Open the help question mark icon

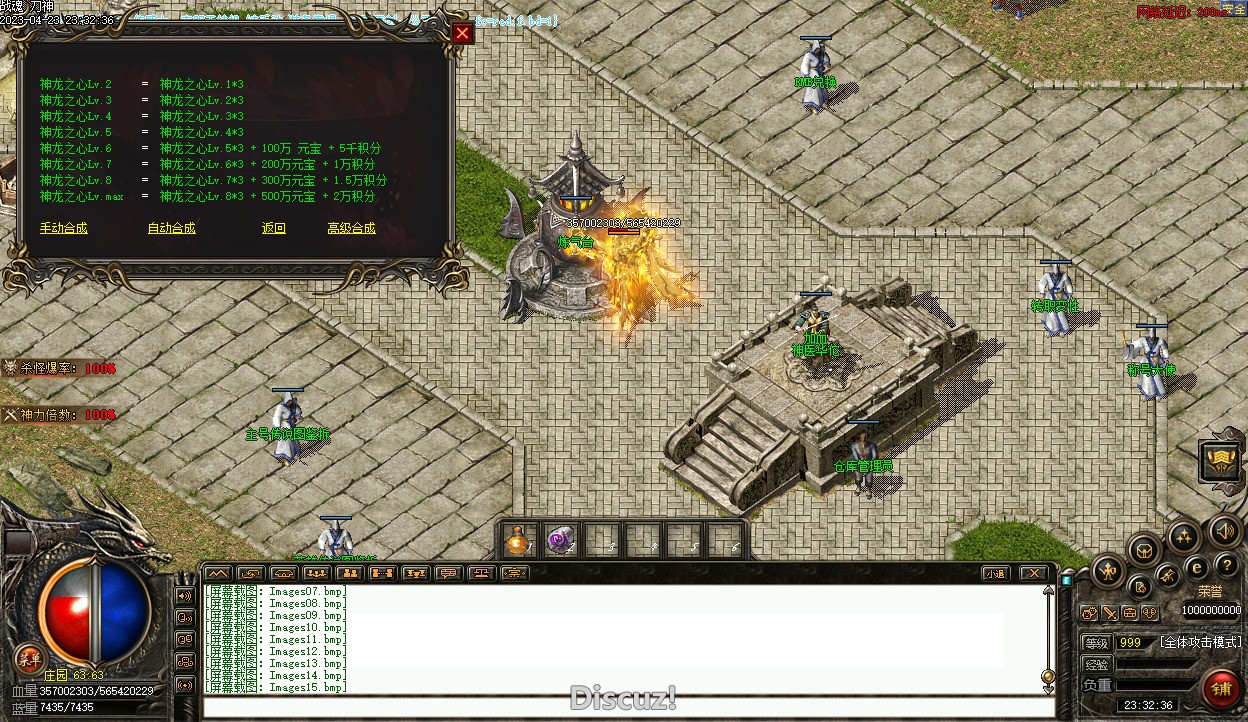pyautogui.click(x=1226, y=566)
